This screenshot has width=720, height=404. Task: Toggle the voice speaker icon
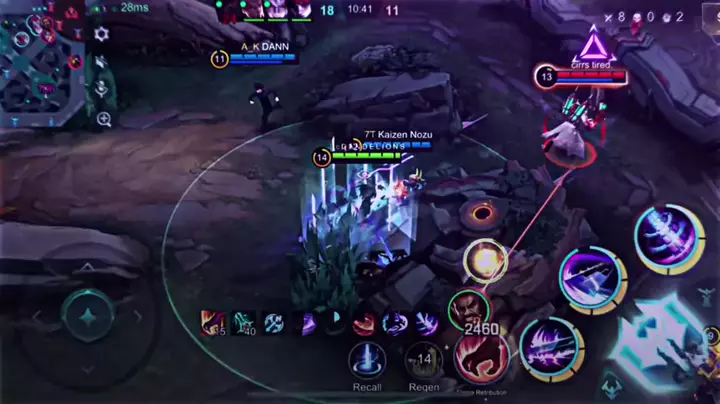(101, 63)
